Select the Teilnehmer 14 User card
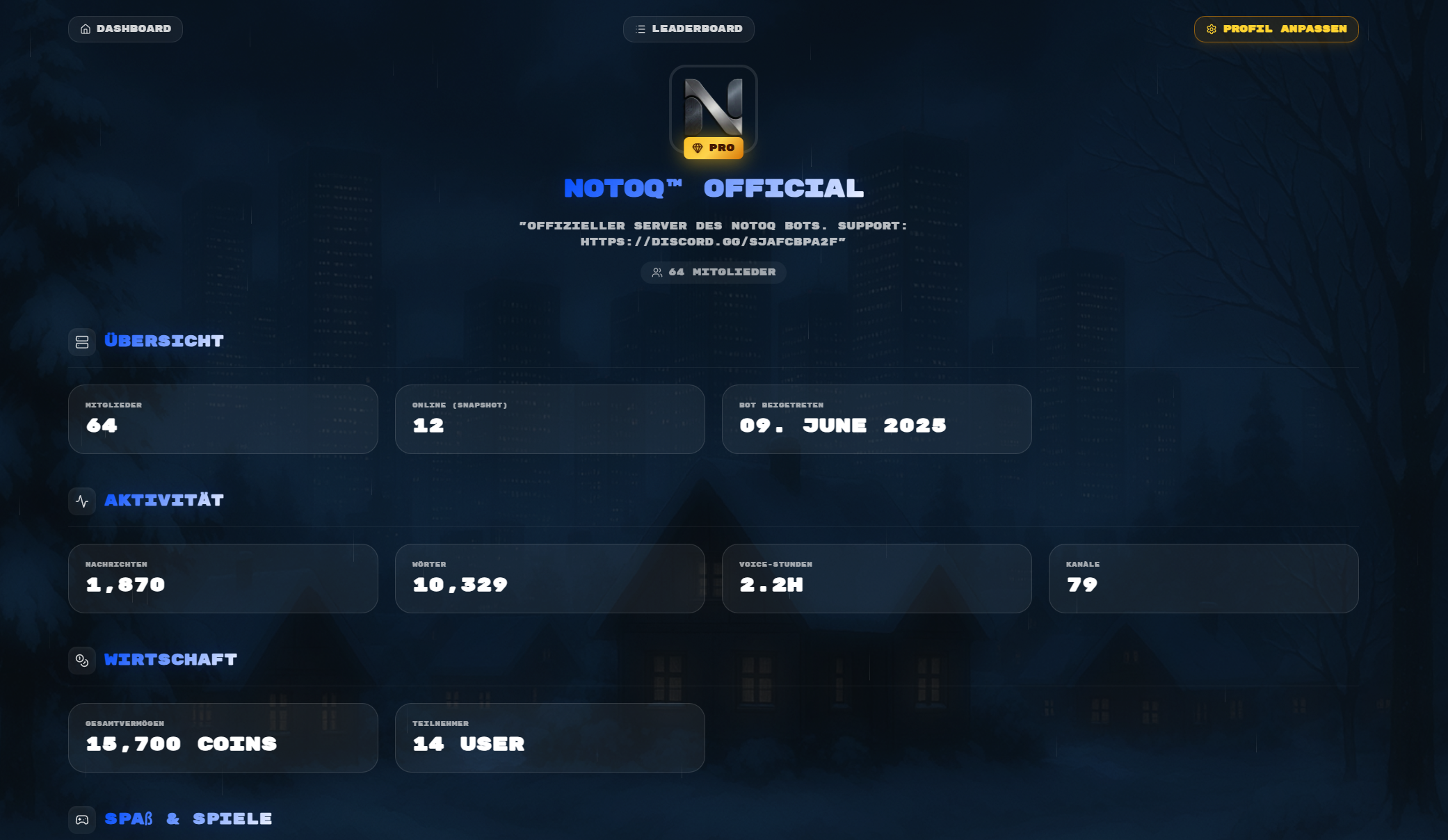 pyautogui.click(x=549, y=738)
